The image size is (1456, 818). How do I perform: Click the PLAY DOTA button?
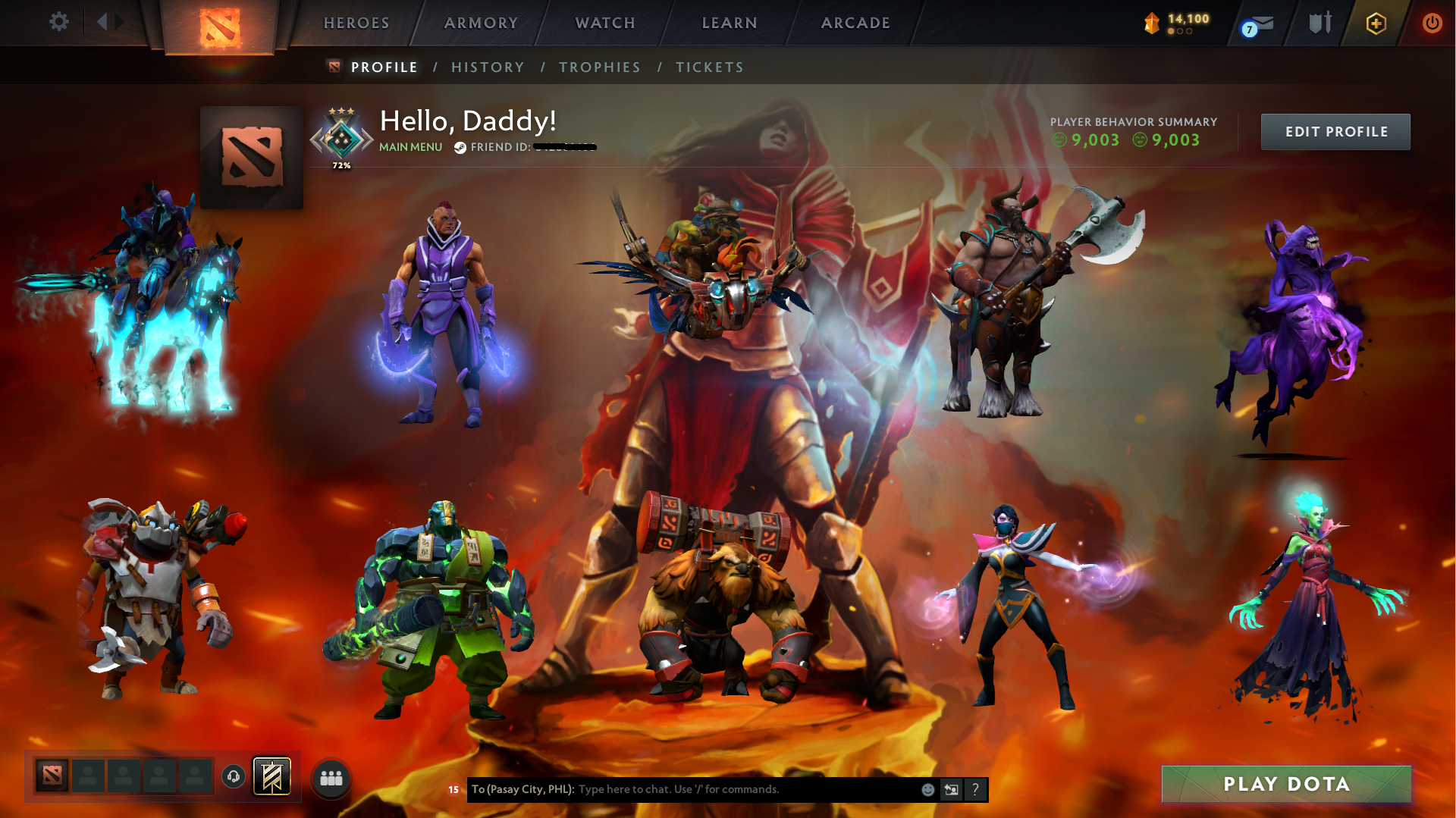(x=1286, y=784)
